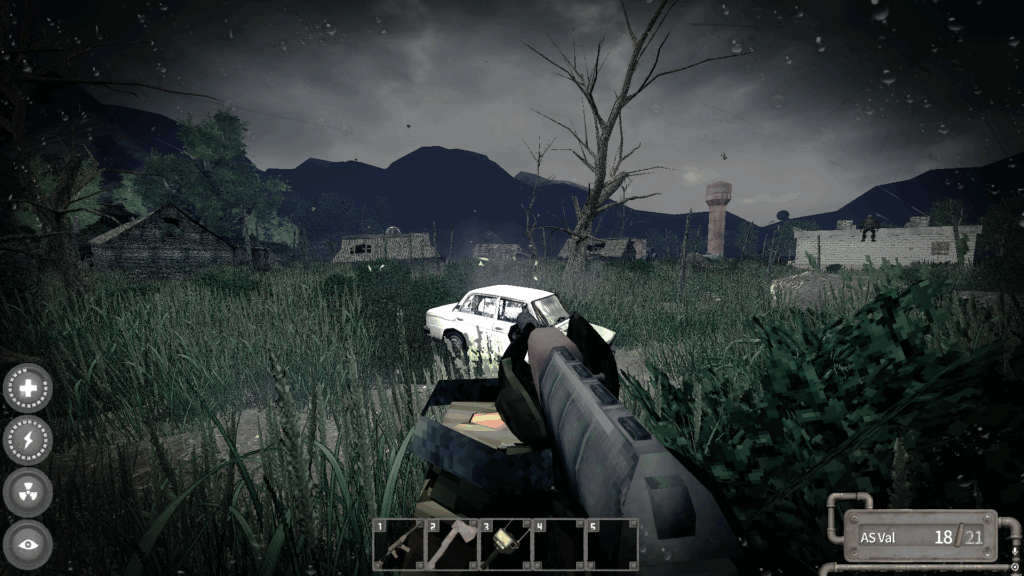Viewport: 1024px width, 576px height.
Task: Click the eye visibility status icon
Action: coord(28,544)
